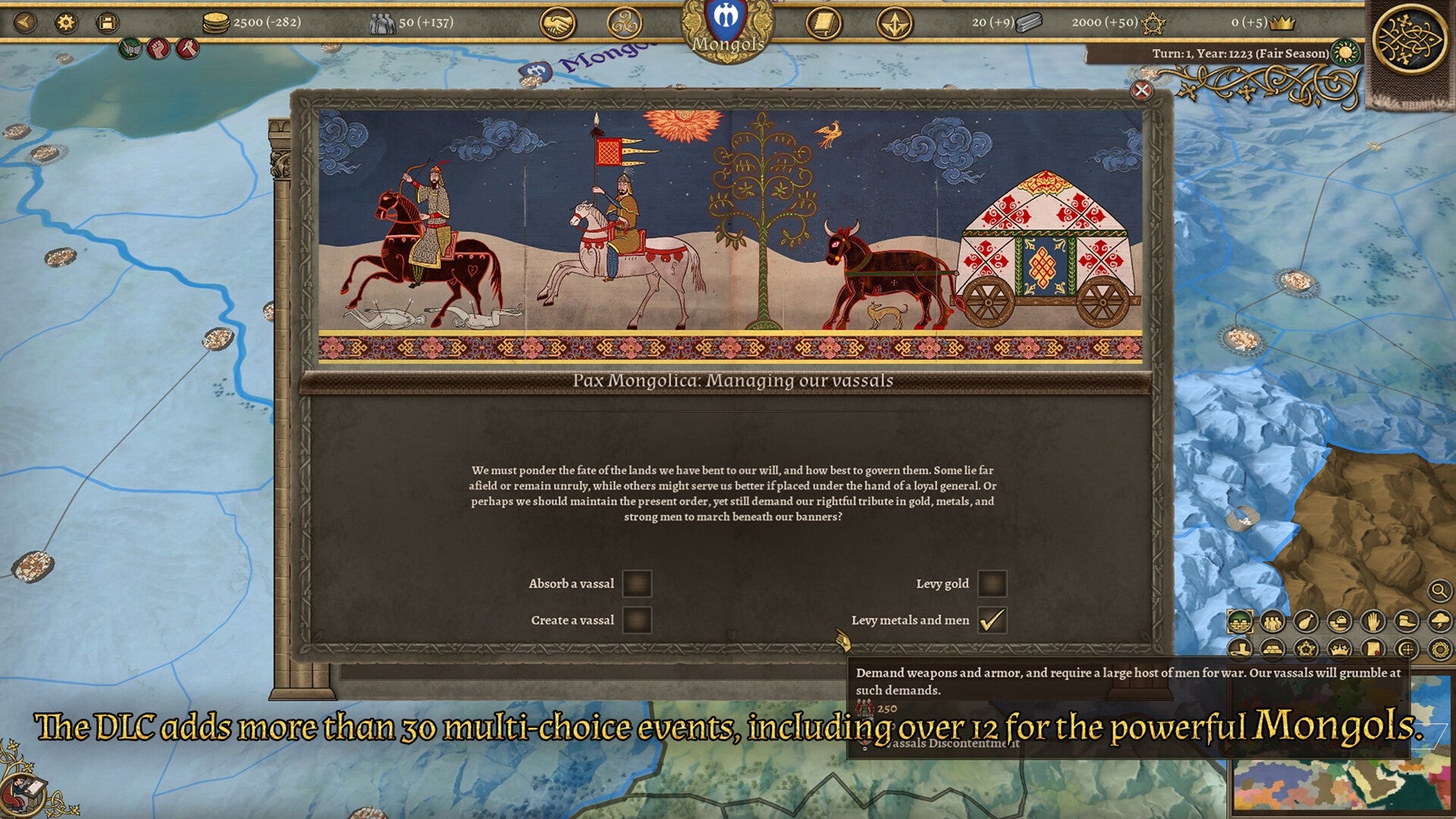The image size is (1456, 819).
Task: Open diplomacy via the handshake icon
Action: 558,23
